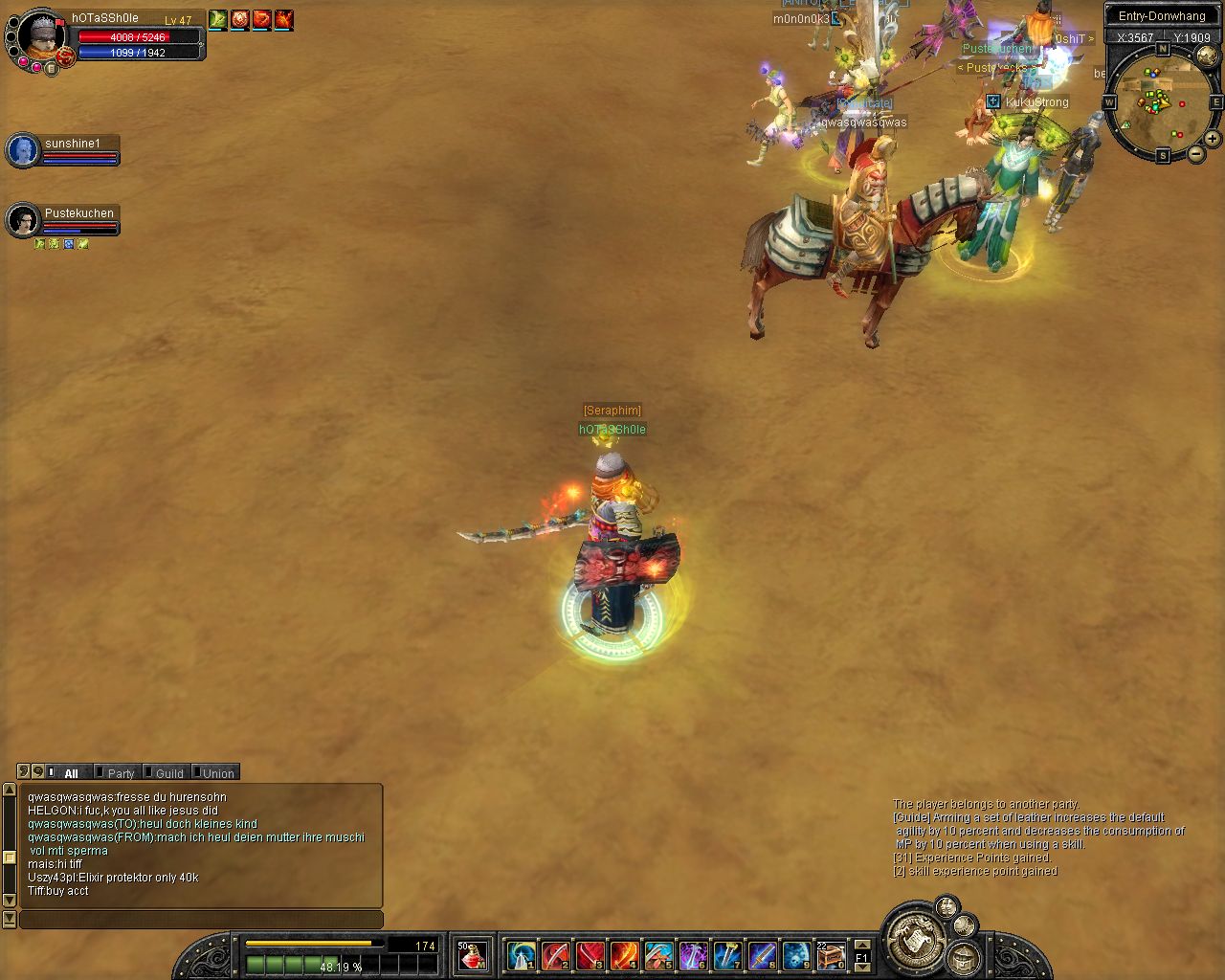Show the All chat tab
Image resolution: width=1225 pixels, height=980 pixels.
point(71,773)
